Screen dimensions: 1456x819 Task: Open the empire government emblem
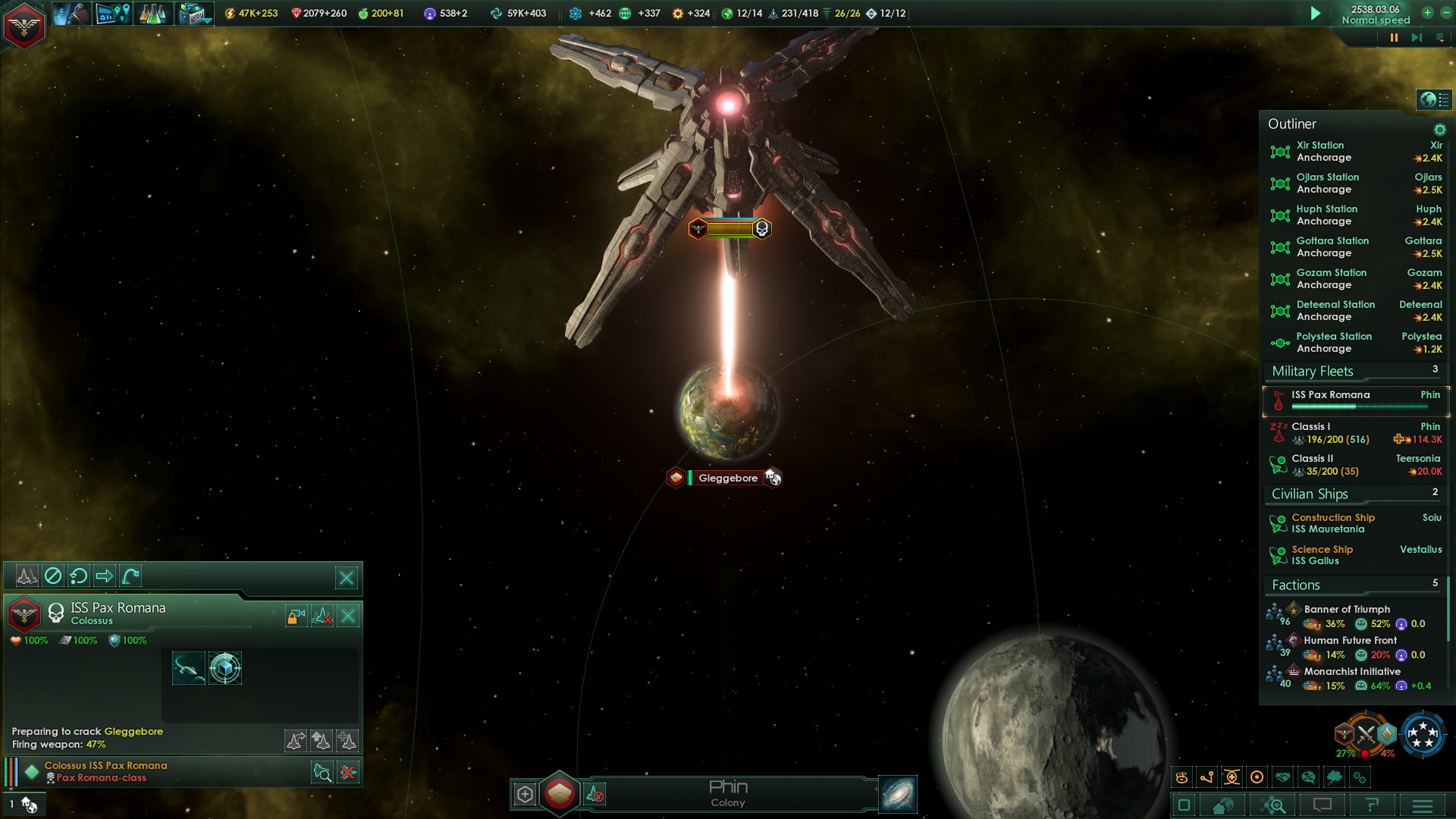[x=24, y=25]
